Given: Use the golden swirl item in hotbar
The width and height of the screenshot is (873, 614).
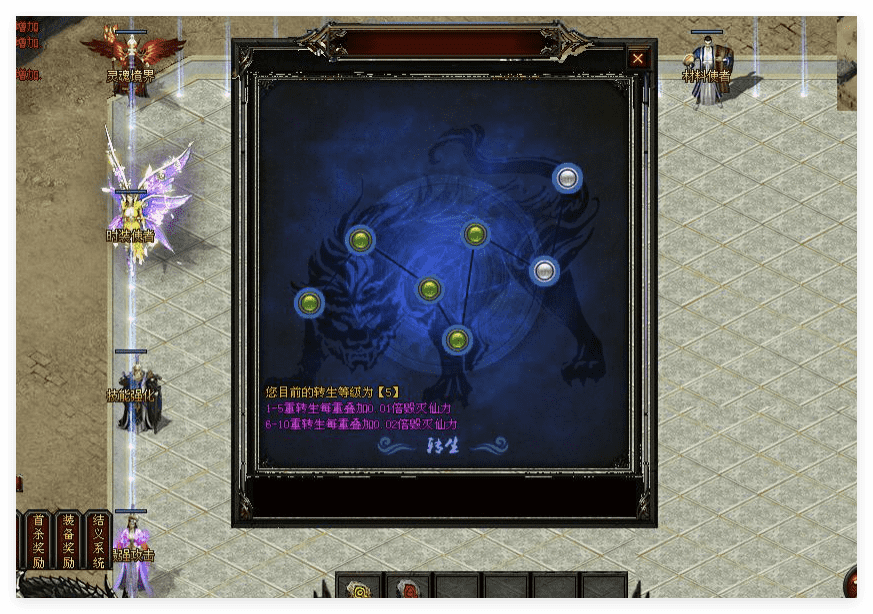Looking at the screenshot, I should 359,590.
